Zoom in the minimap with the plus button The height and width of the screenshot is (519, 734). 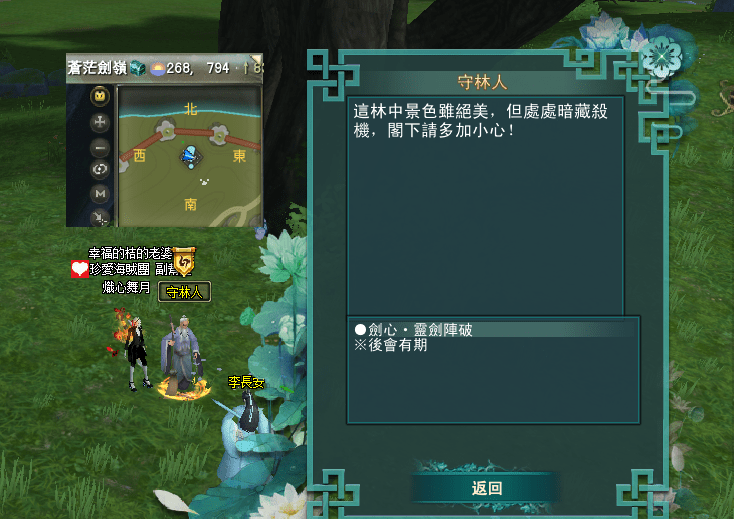(100, 122)
